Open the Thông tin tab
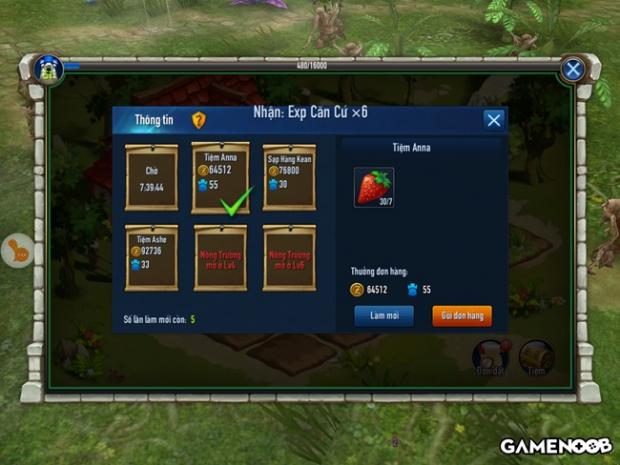The height and width of the screenshot is (465, 620). (154, 120)
